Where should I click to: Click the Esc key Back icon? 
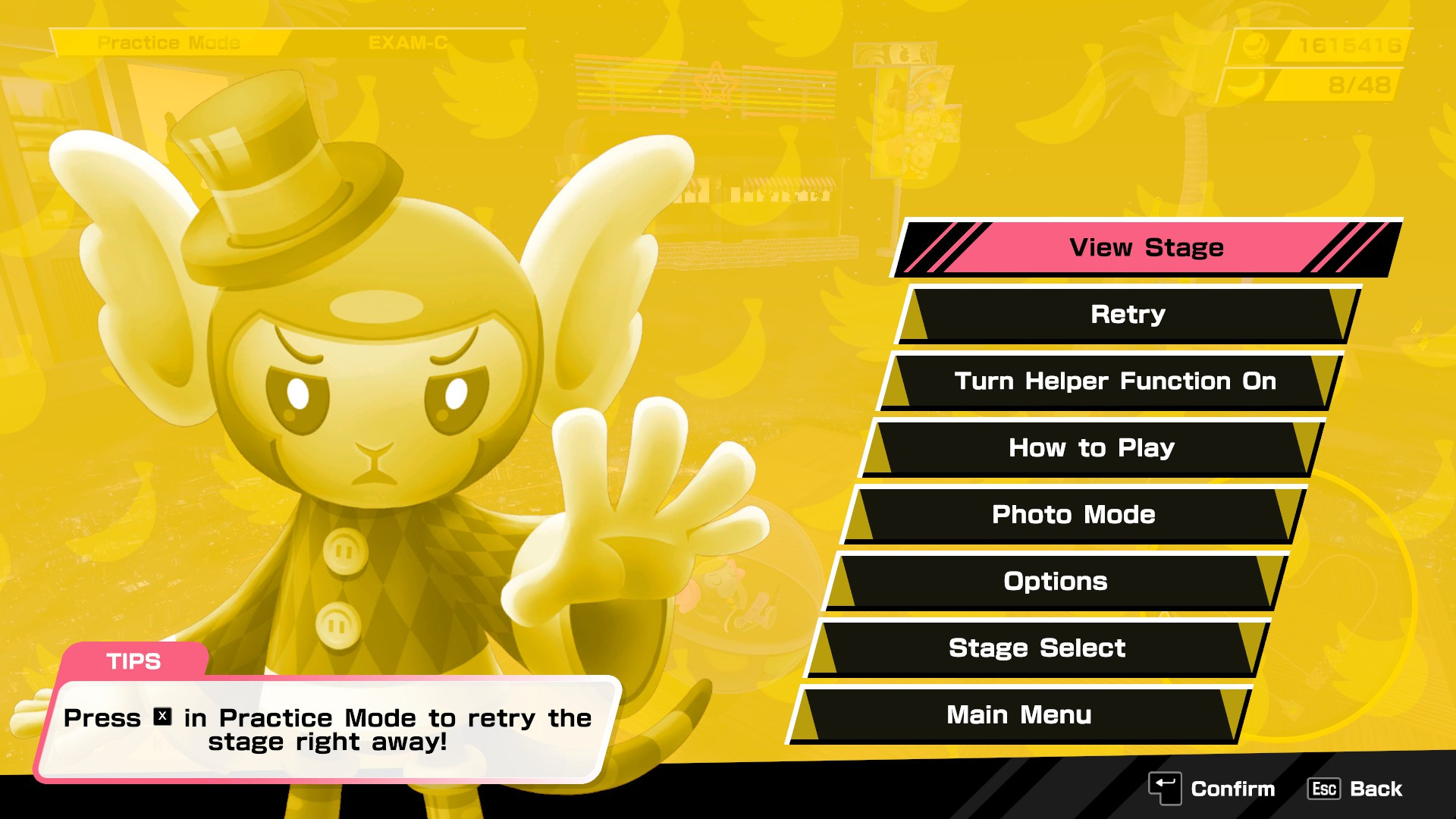tap(1323, 789)
